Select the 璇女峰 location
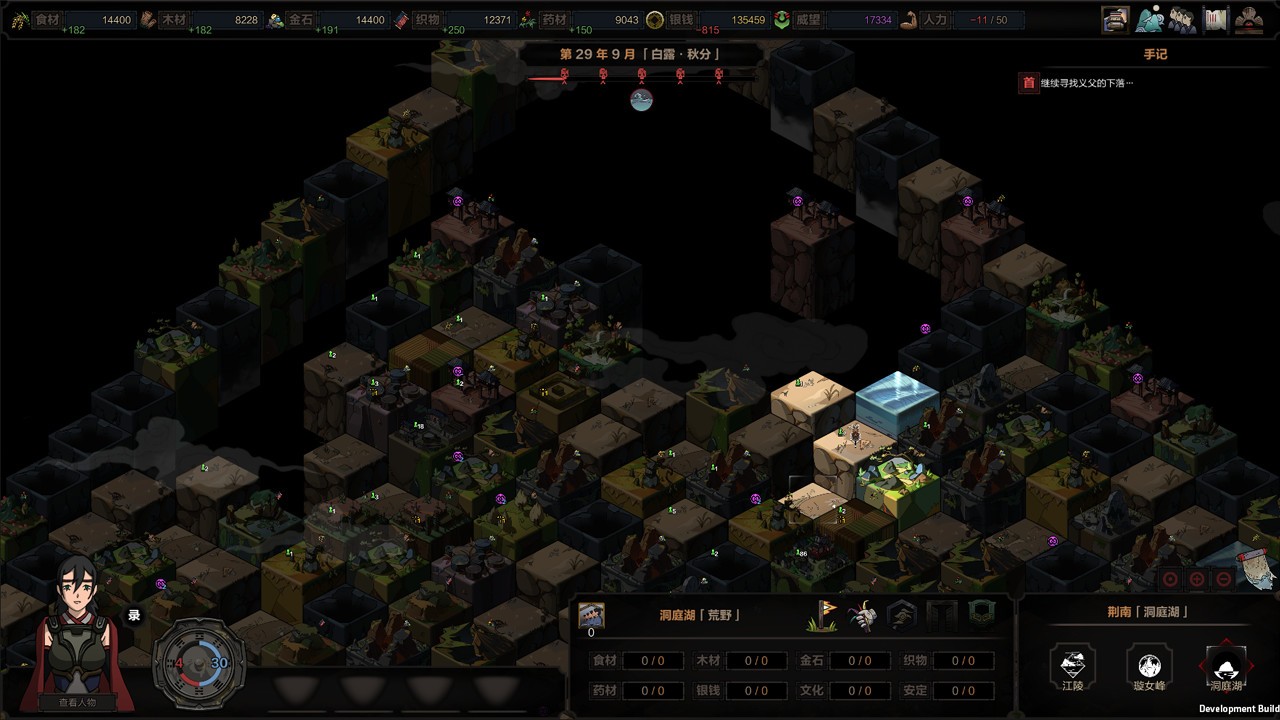The image size is (1280, 720). [1149, 666]
